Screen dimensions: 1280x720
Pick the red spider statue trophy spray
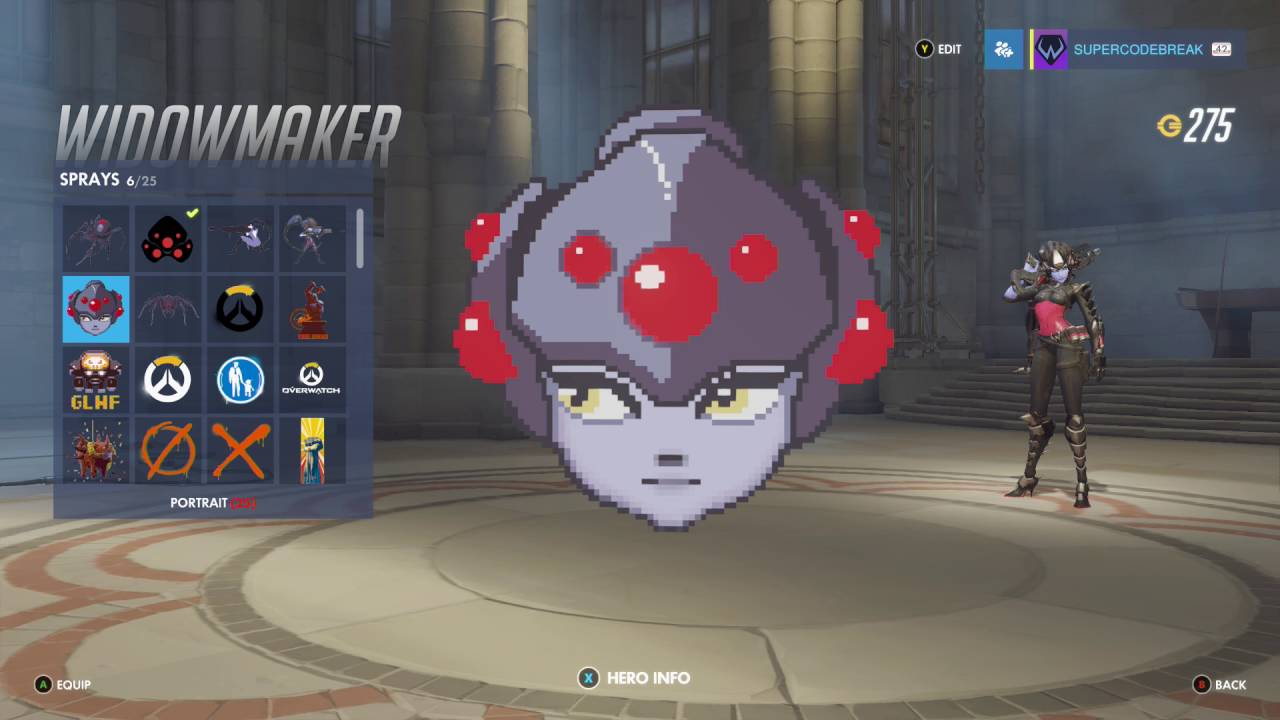(x=311, y=308)
